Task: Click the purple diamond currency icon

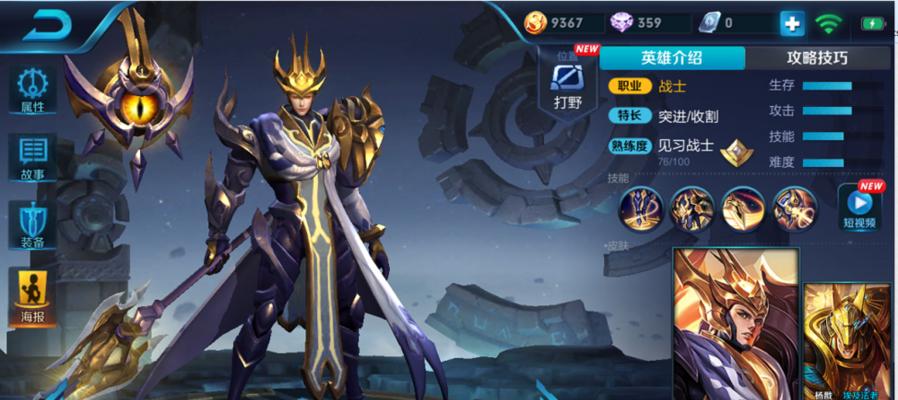Action: pyautogui.click(x=621, y=22)
